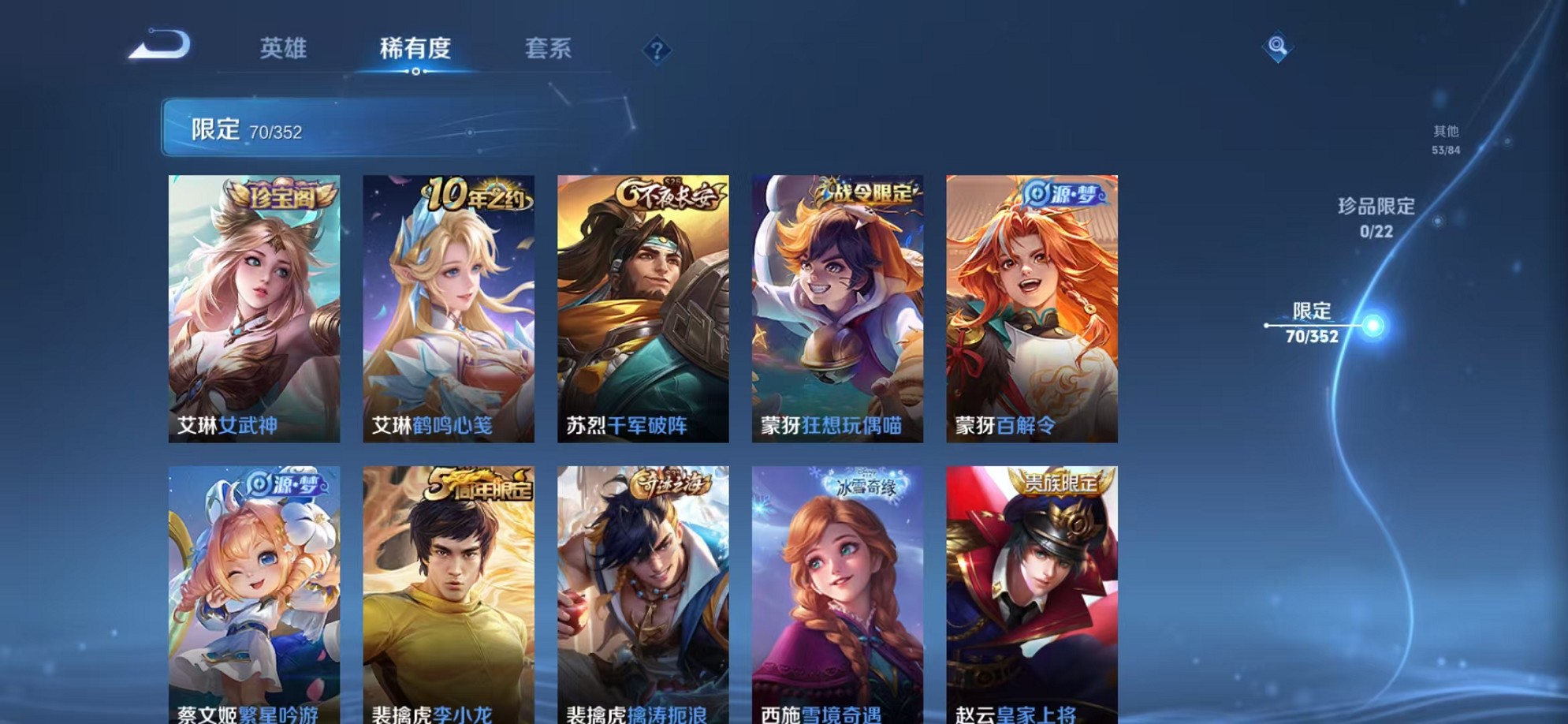Click the pagination dot under 稀有度
The height and width of the screenshot is (724, 1568).
[x=416, y=73]
